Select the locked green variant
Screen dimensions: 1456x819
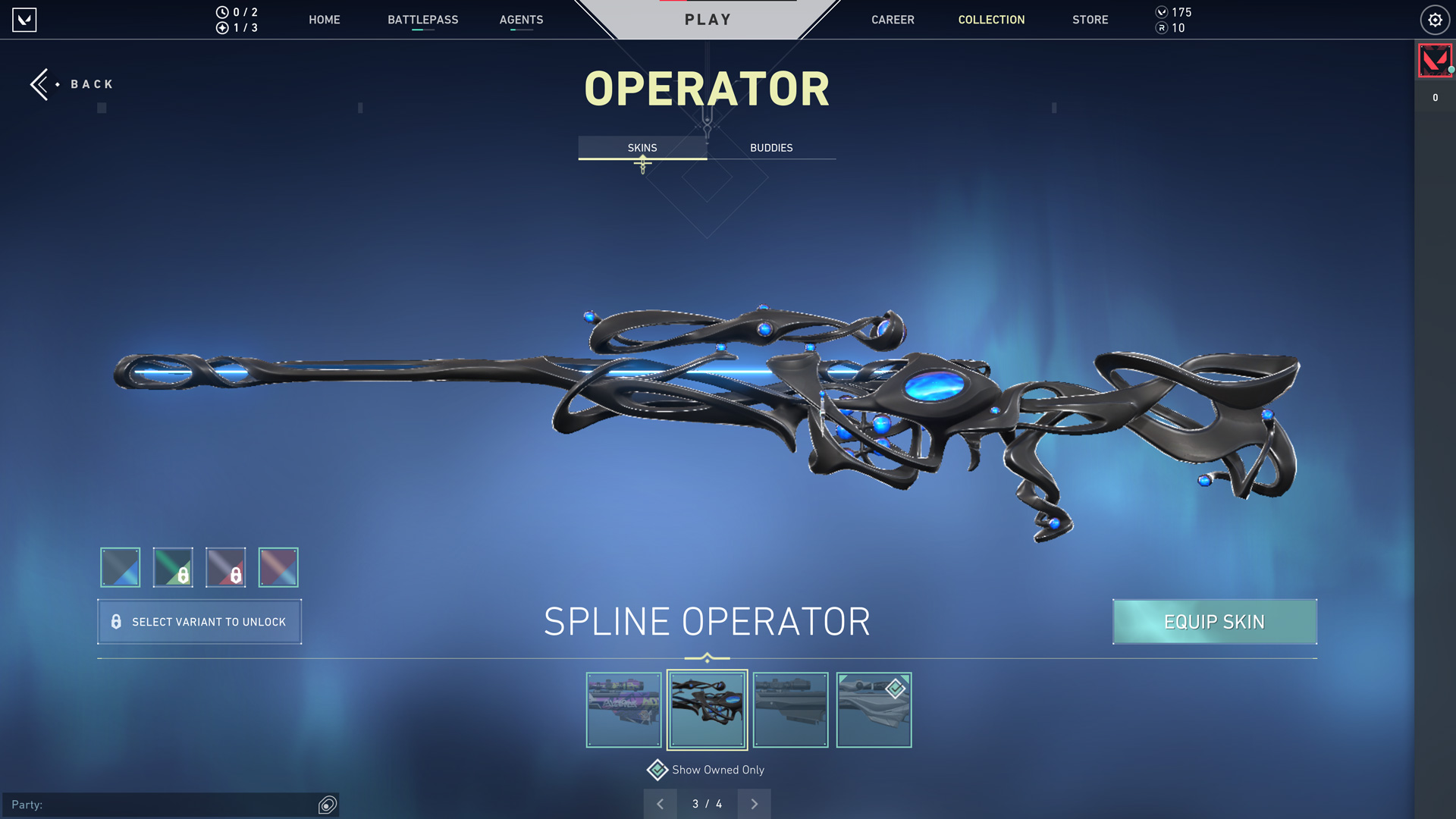(x=173, y=567)
